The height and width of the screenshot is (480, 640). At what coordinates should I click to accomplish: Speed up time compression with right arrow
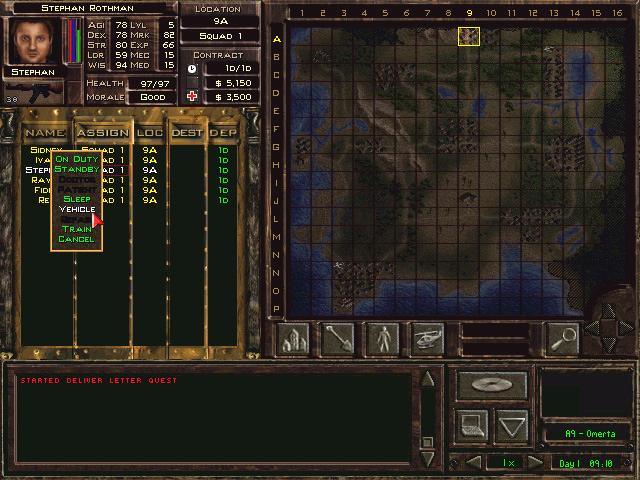point(536,463)
